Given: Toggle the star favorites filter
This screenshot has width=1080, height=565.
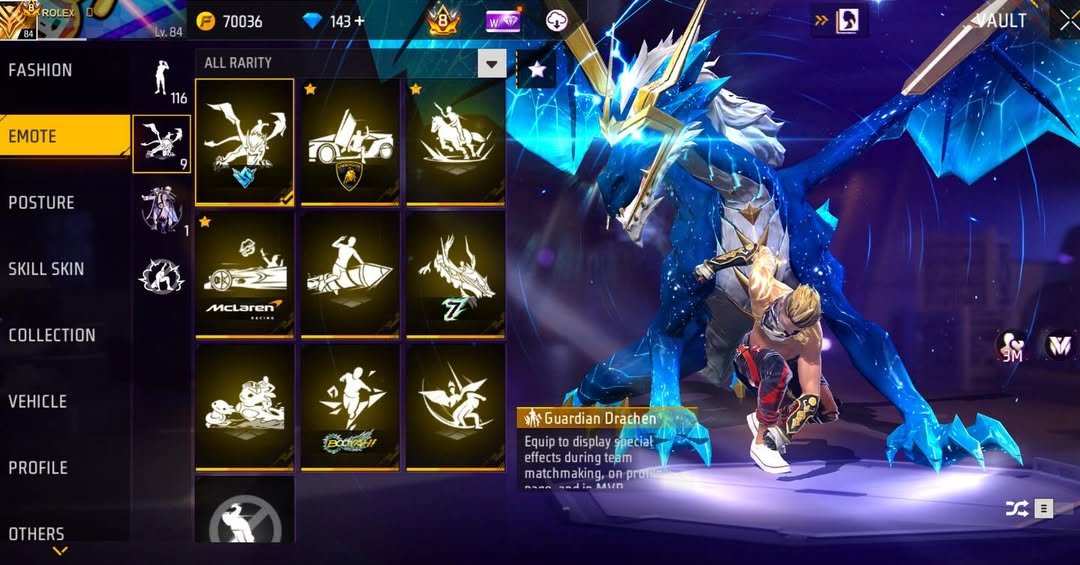Looking at the screenshot, I should pos(537,70).
